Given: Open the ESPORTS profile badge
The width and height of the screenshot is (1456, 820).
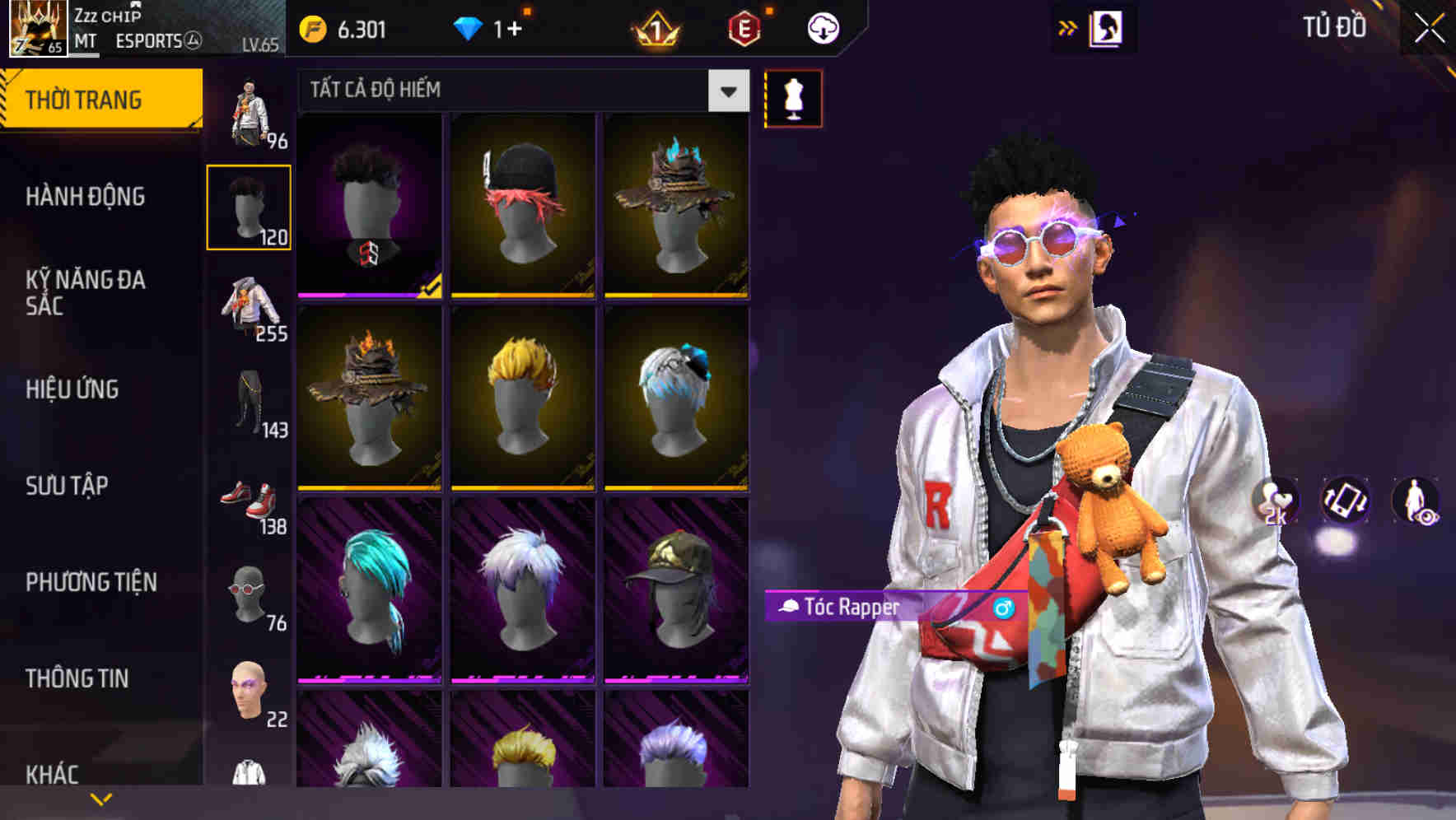Looking at the screenshot, I should click(x=151, y=41).
